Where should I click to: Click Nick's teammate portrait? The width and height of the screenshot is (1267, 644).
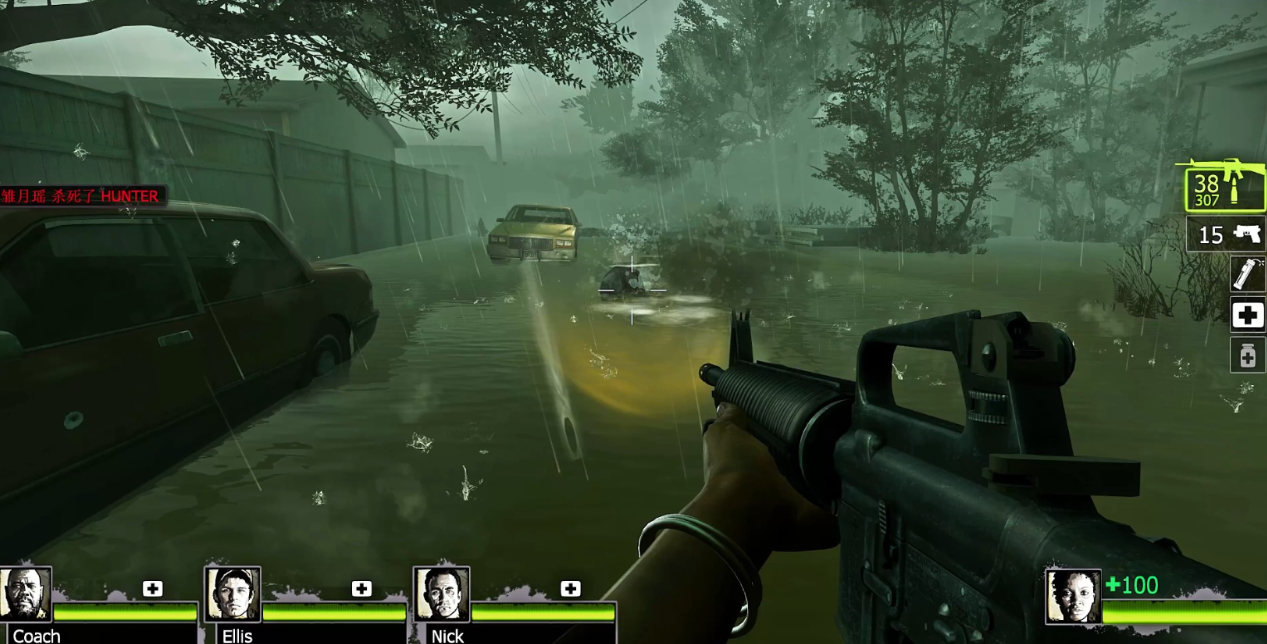pyautogui.click(x=441, y=594)
